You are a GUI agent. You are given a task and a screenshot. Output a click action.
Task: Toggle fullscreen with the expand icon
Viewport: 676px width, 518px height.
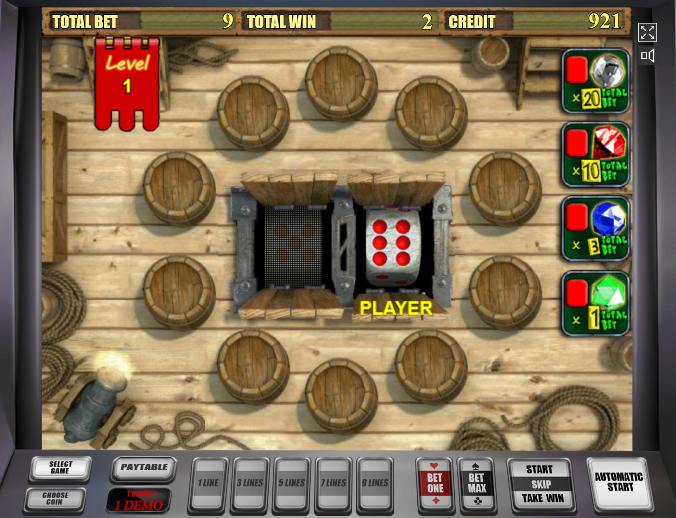point(647,33)
